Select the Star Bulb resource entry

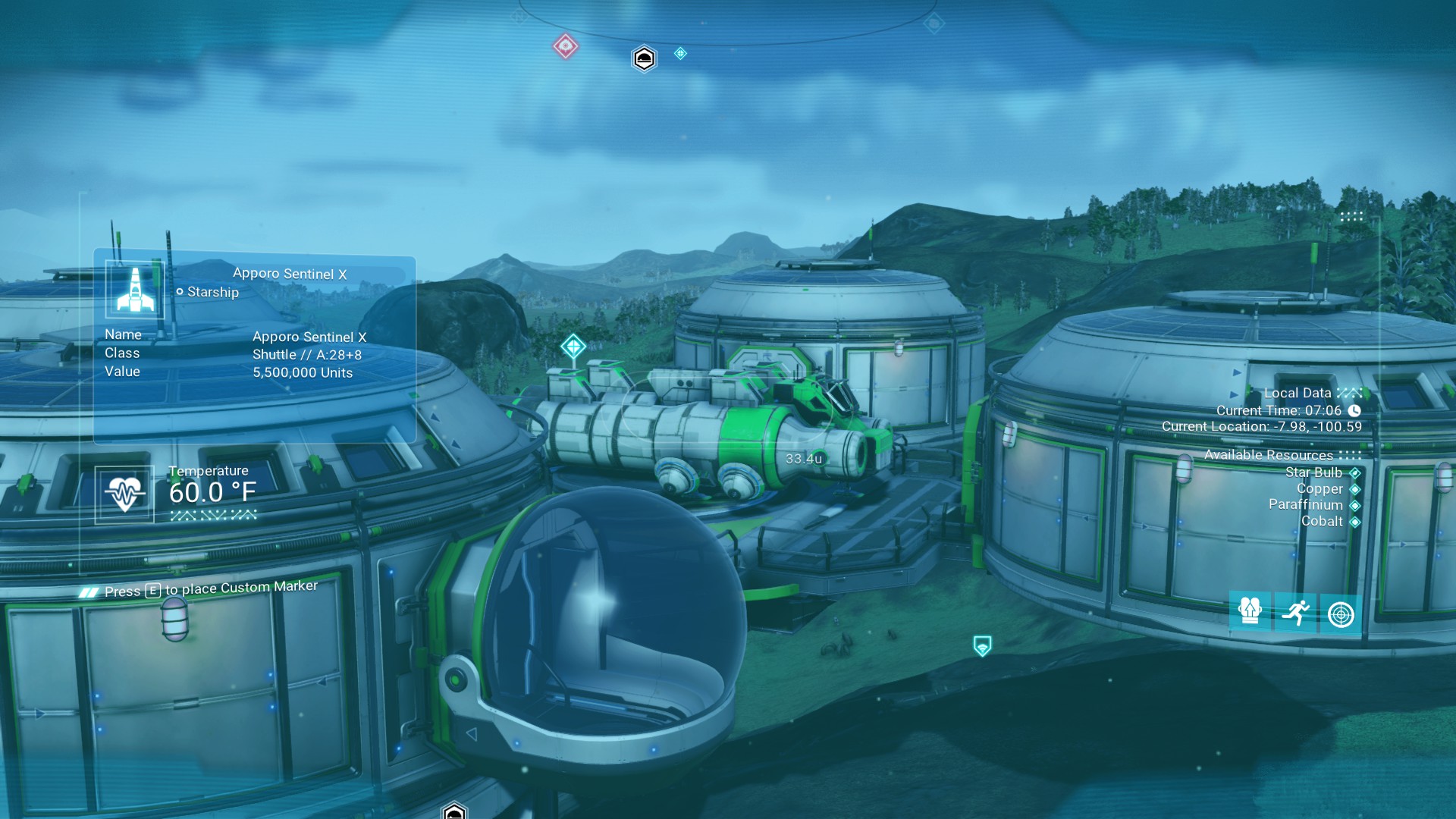coord(1313,472)
